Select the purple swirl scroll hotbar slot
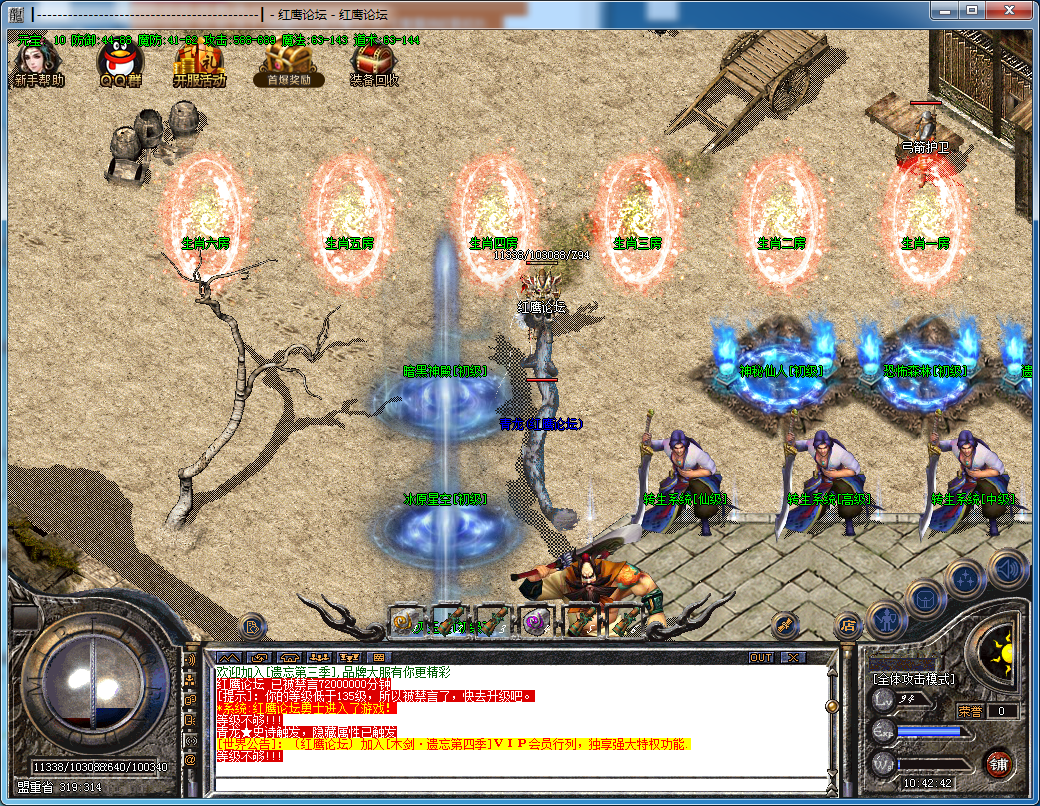 coord(536,622)
